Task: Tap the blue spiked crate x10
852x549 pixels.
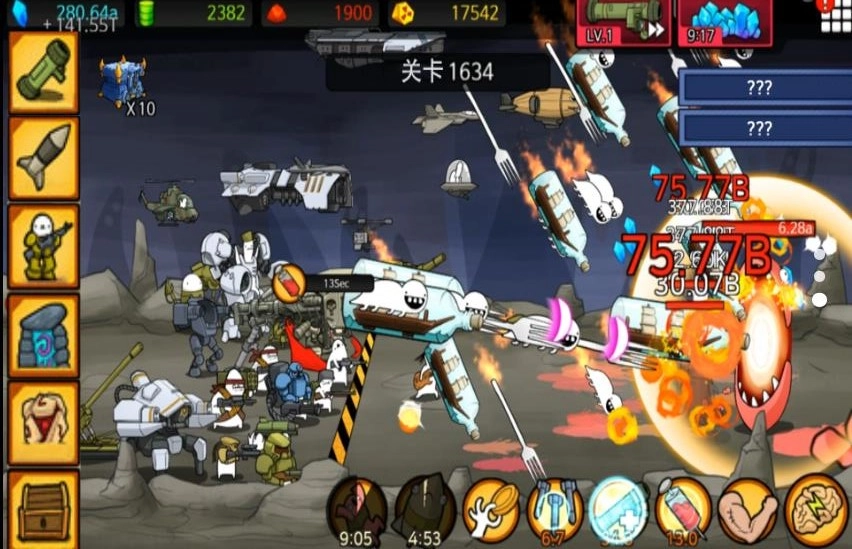Action: click(x=122, y=82)
